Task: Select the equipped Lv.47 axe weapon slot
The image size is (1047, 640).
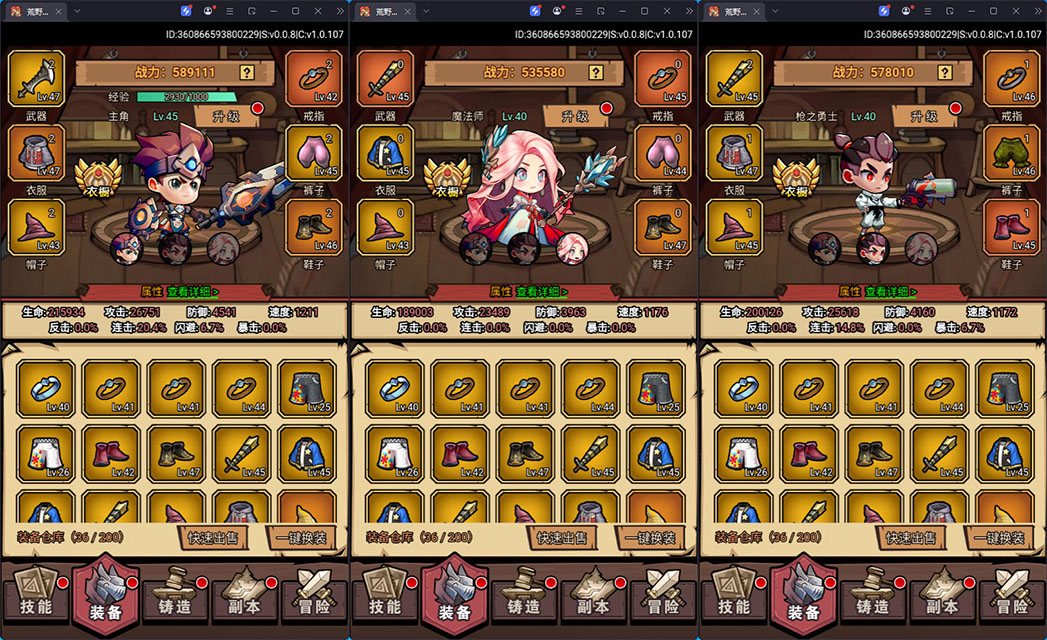Action: (x=36, y=75)
